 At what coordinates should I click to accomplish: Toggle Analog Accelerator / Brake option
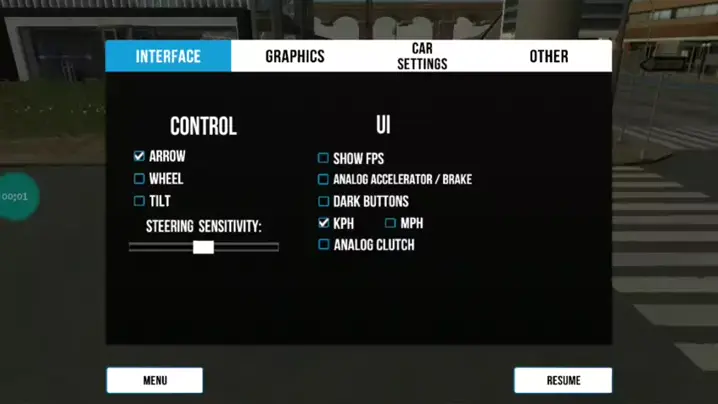[323, 180]
